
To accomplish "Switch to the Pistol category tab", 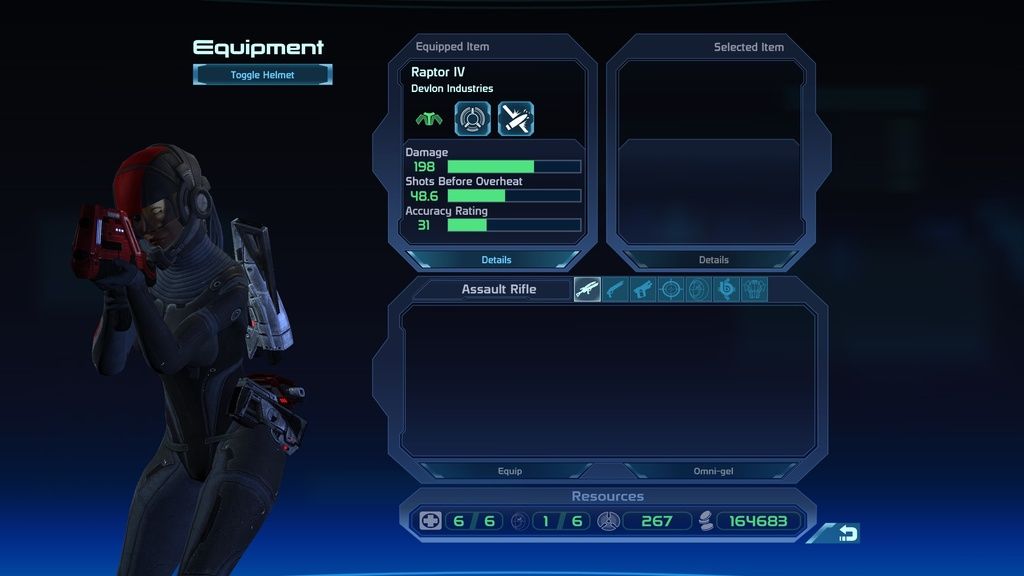I will point(644,290).
